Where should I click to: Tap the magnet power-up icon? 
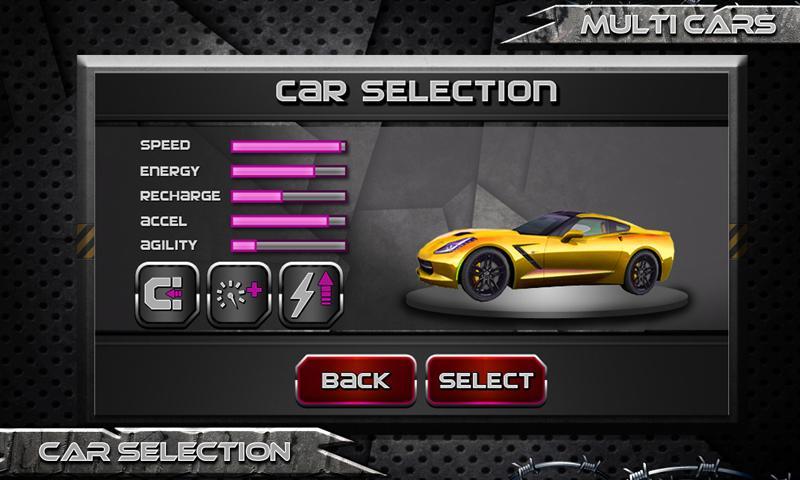(x=166, y=294)
